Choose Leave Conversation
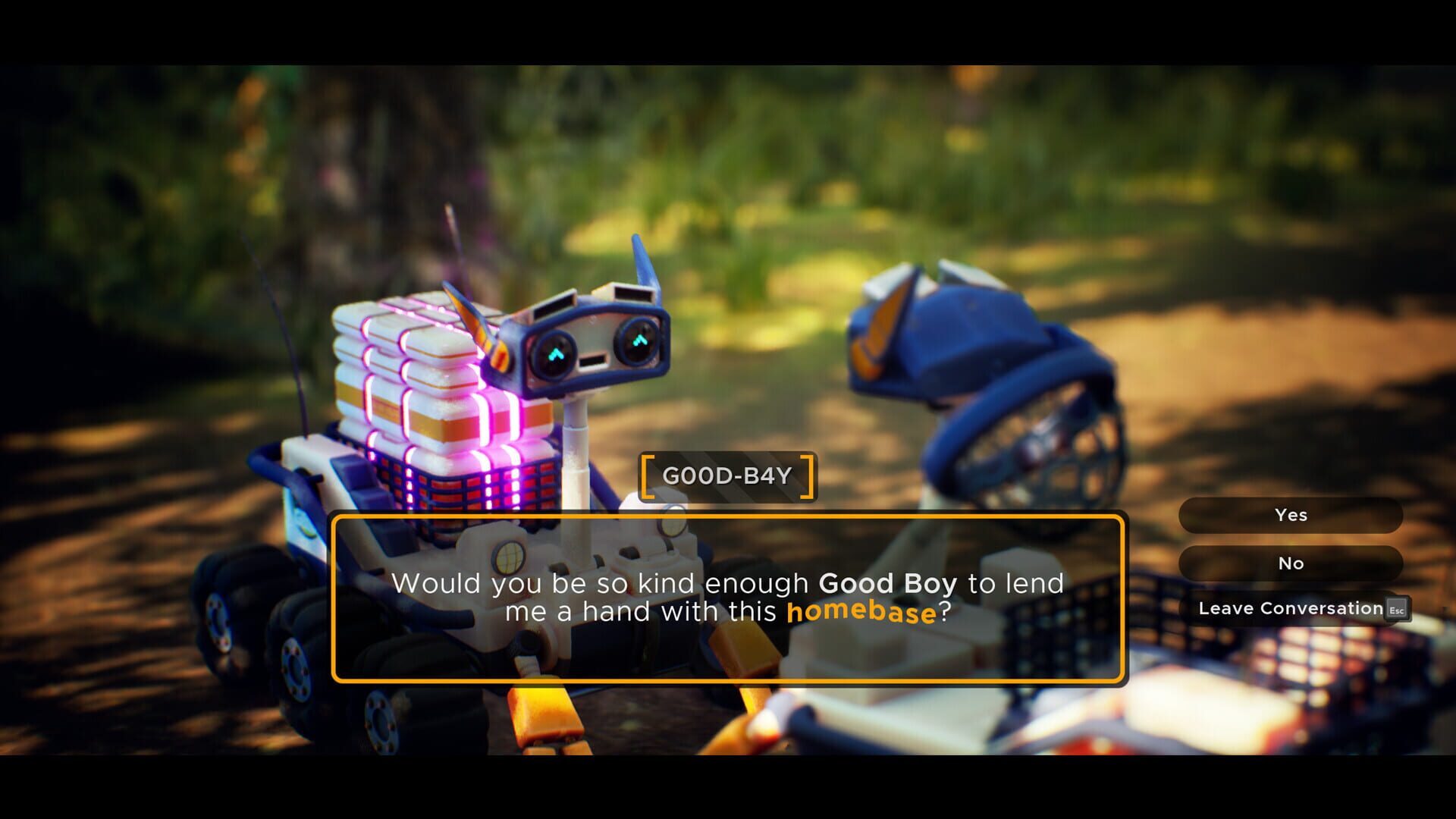Viewport: 1456px width, 819px height. pyautogui.click(x=1289, y=608)
